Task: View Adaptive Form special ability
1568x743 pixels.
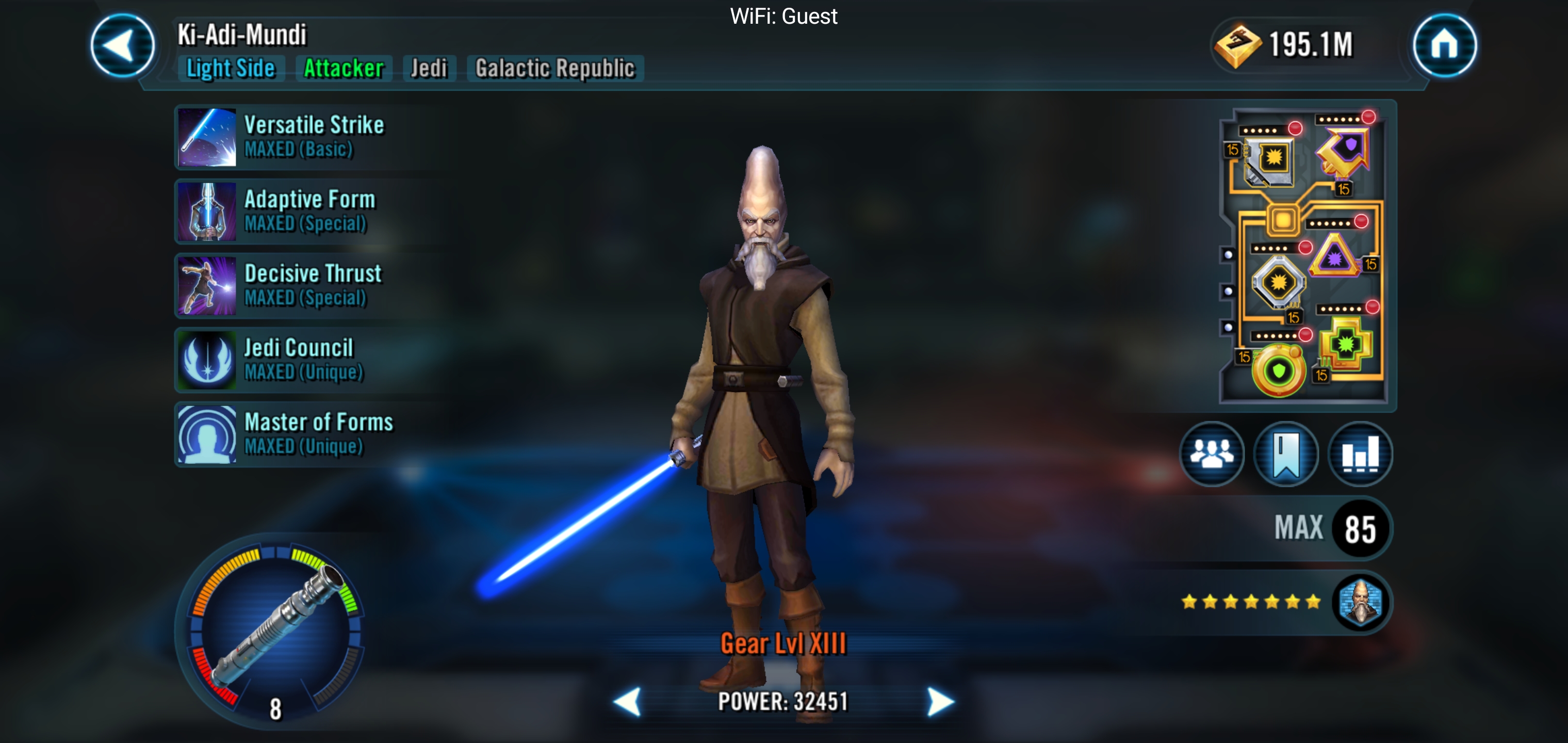Action: [x=304, y=212]
